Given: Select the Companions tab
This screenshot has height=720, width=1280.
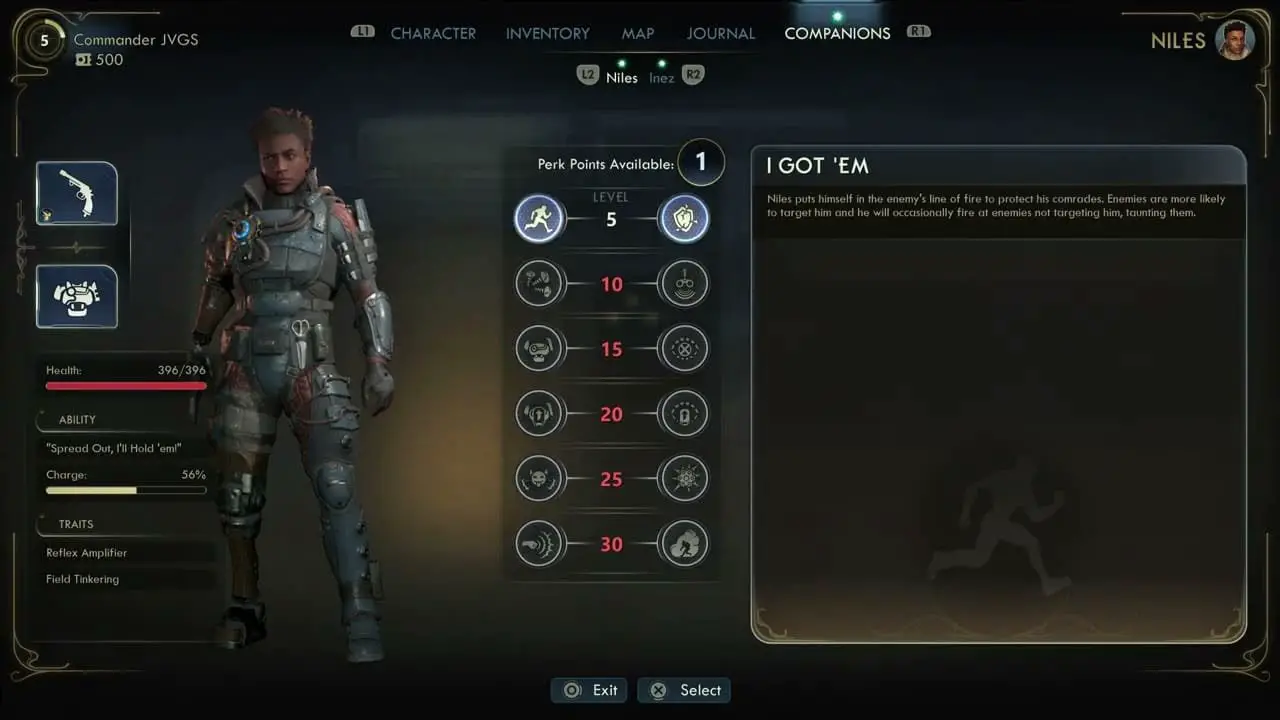Looking at the screenshot, I should click(837, 33).
